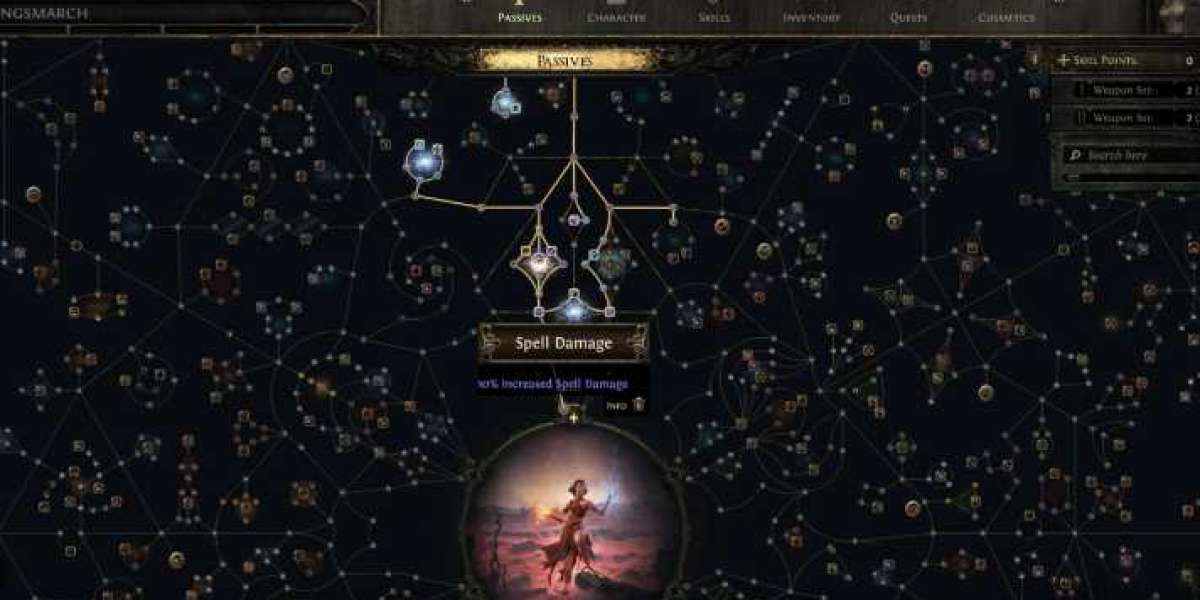Open the Character tab
Viewport: 1200px width, 600px height.
pyautogui.click(x=615, y=17)
